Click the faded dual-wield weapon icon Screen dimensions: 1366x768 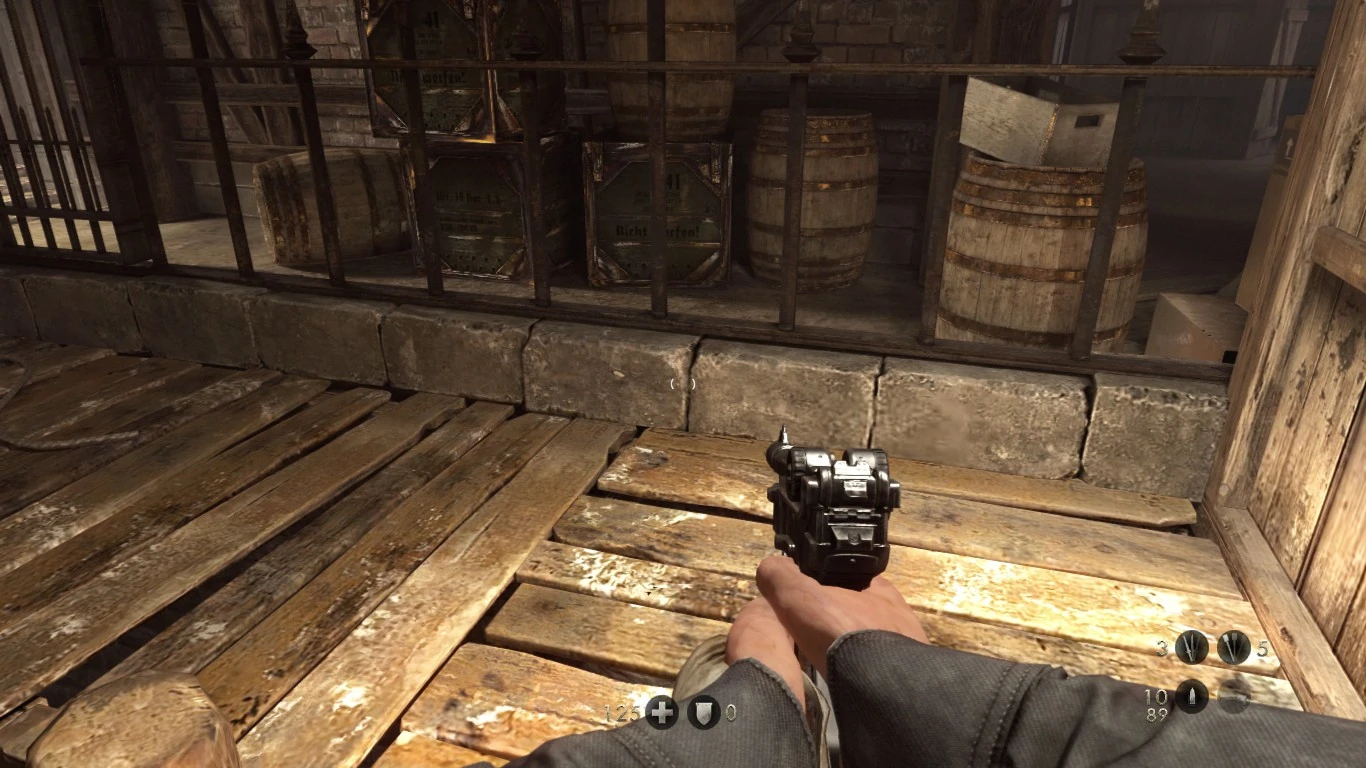pos(1233,697)
